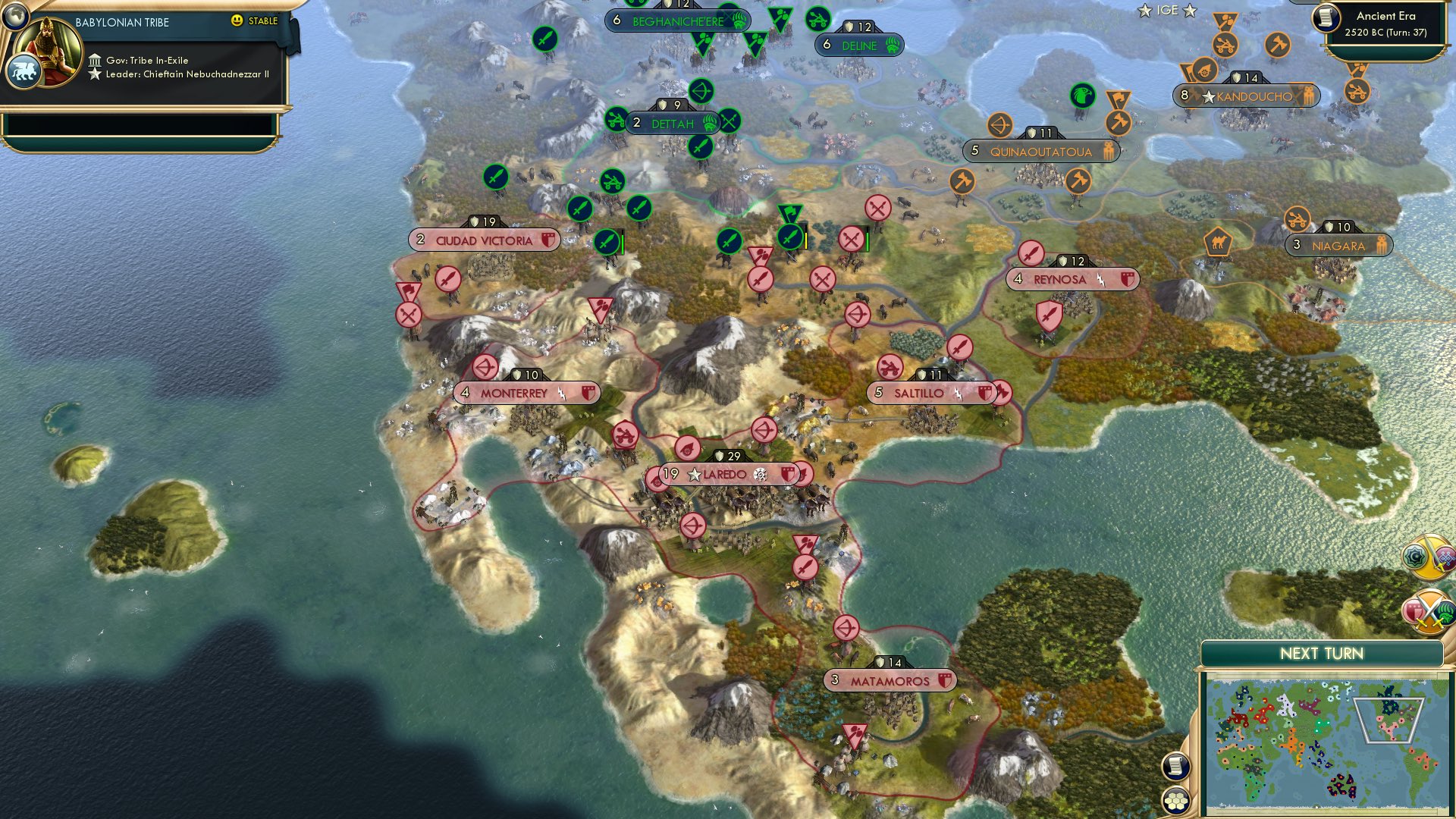Click the Babylonian winged lion emblem
The height and width of the screenshot is (819, 1456).
pos(23,72)
